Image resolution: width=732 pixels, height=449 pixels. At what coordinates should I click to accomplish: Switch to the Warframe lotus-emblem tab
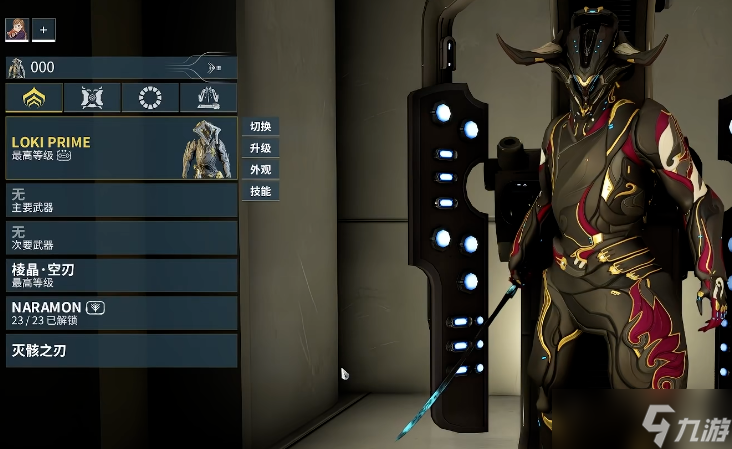[34, 97]
